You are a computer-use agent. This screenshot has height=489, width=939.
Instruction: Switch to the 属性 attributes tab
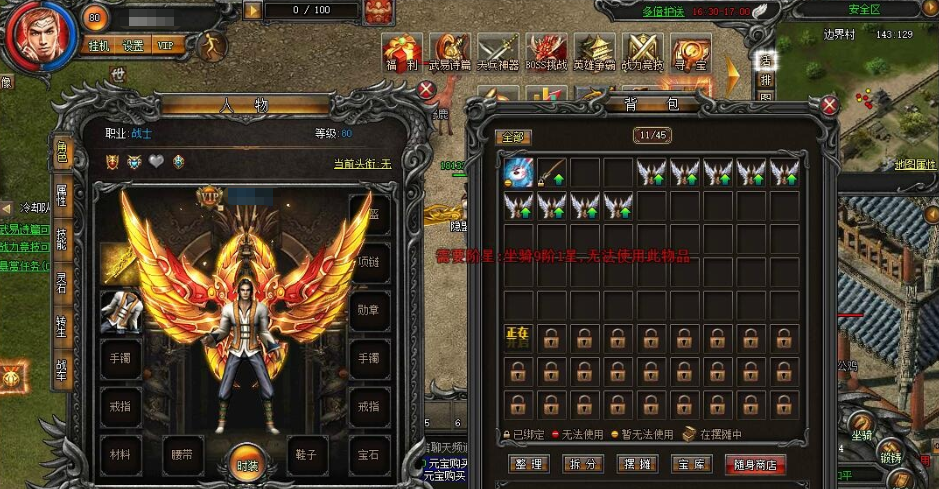point(62,194)
